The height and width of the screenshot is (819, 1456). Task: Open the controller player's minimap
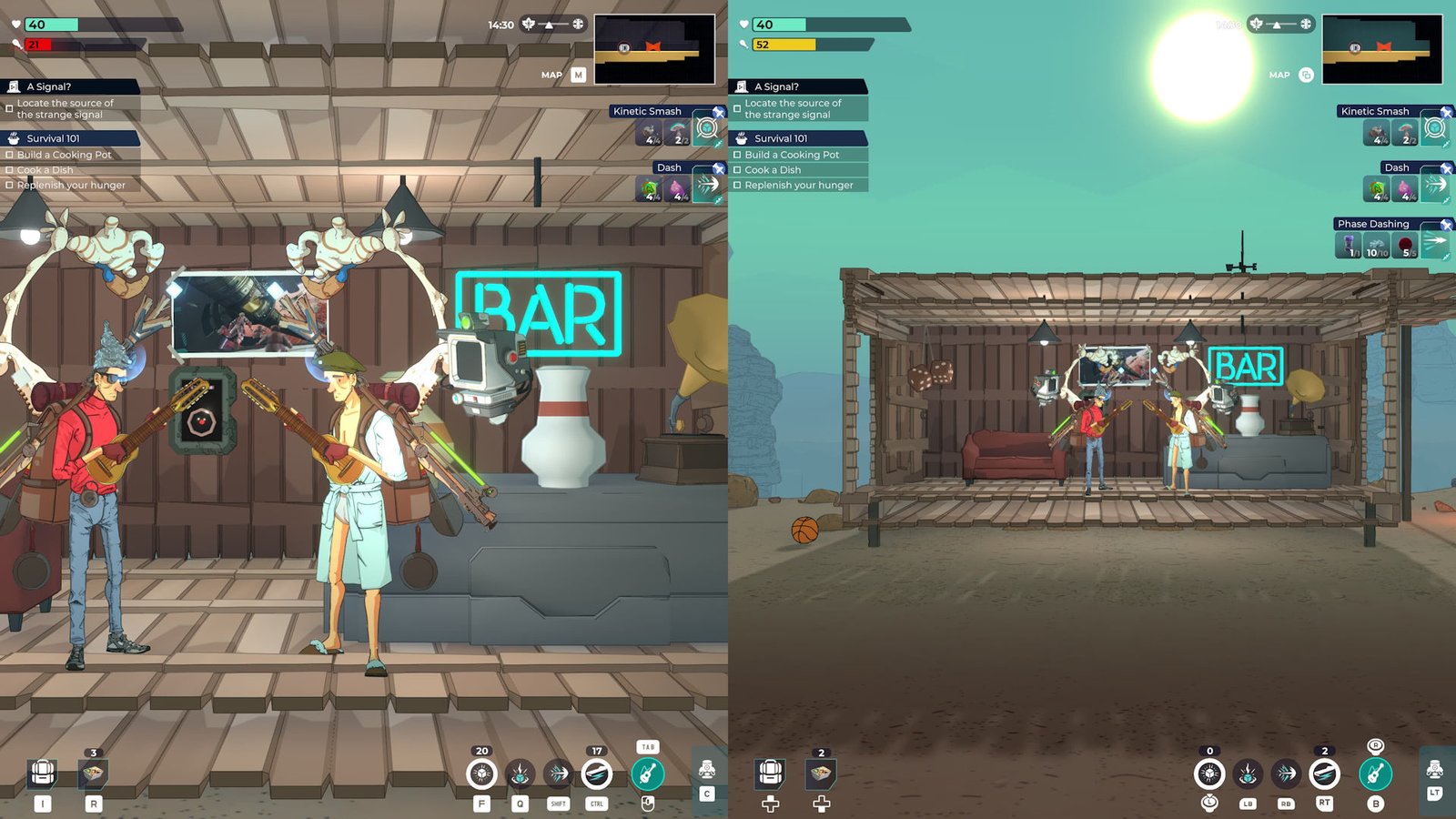1381,50
